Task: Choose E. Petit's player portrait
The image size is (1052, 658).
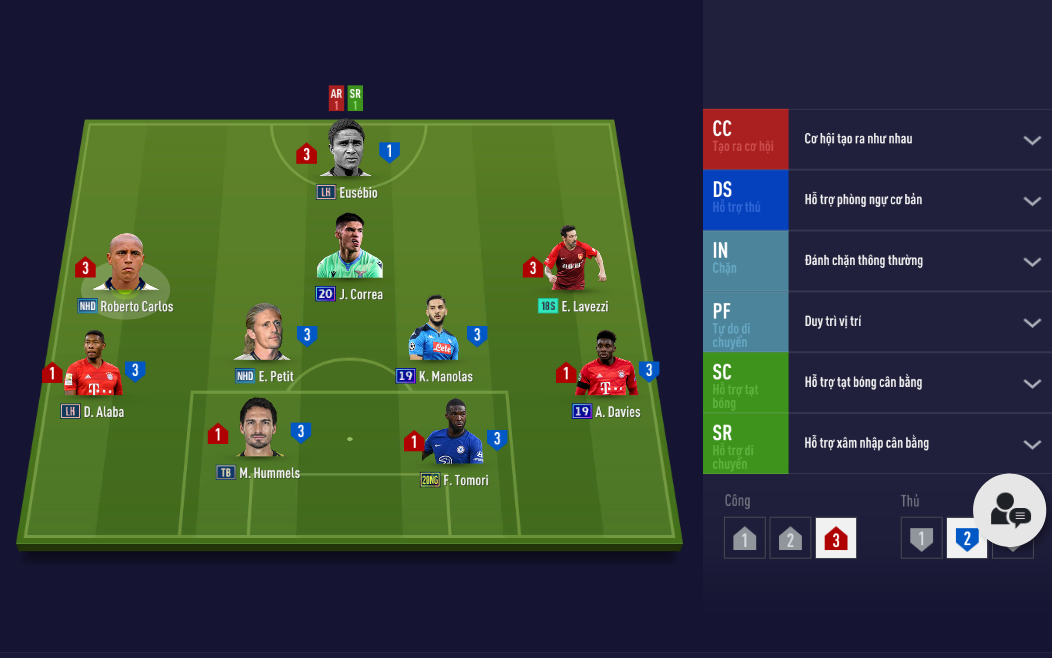Action: 262,333
